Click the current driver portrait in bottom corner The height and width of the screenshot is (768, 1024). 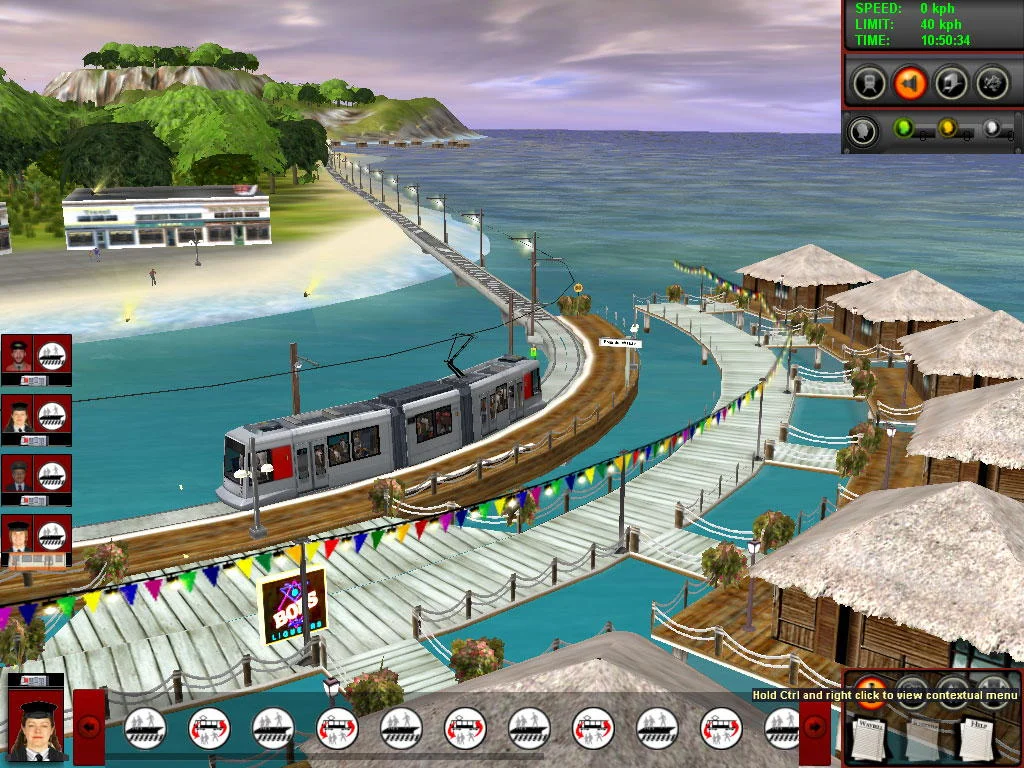pyautogui.click(x=36, y=720)
